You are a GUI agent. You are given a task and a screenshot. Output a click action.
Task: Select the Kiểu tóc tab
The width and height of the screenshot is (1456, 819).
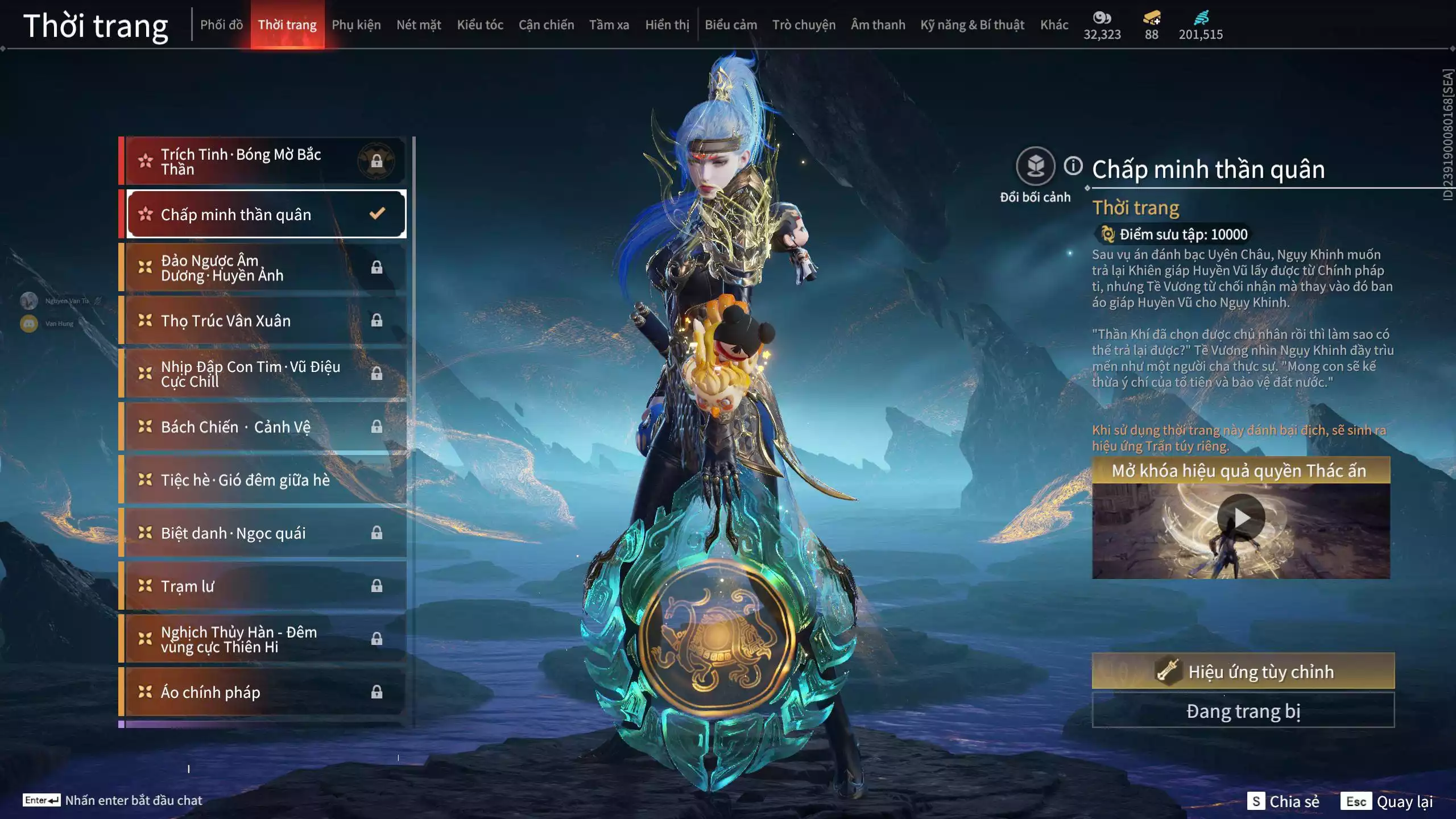click(480, 25)
